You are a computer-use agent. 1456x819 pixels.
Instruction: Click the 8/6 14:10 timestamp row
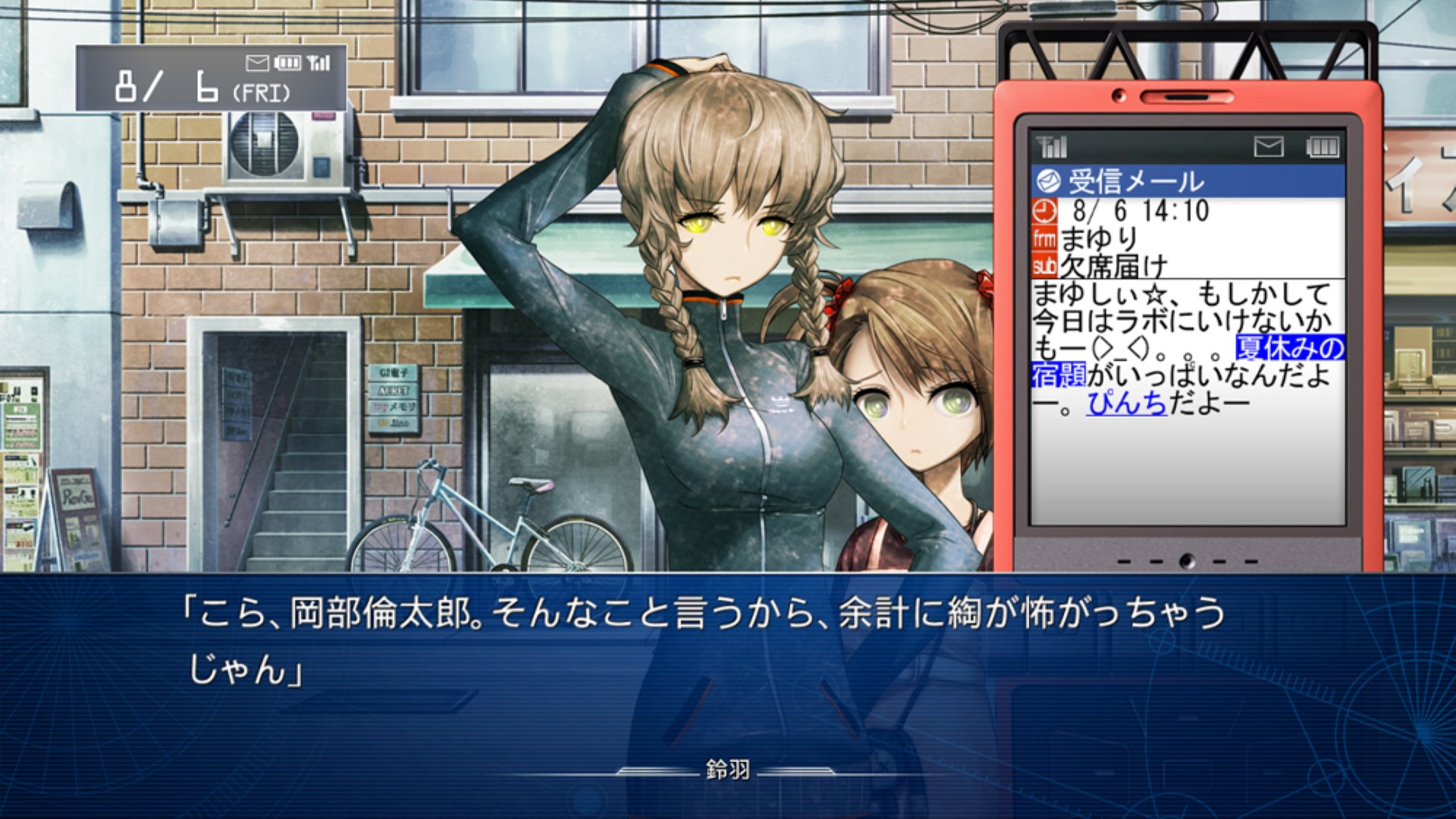(1141, 209)
